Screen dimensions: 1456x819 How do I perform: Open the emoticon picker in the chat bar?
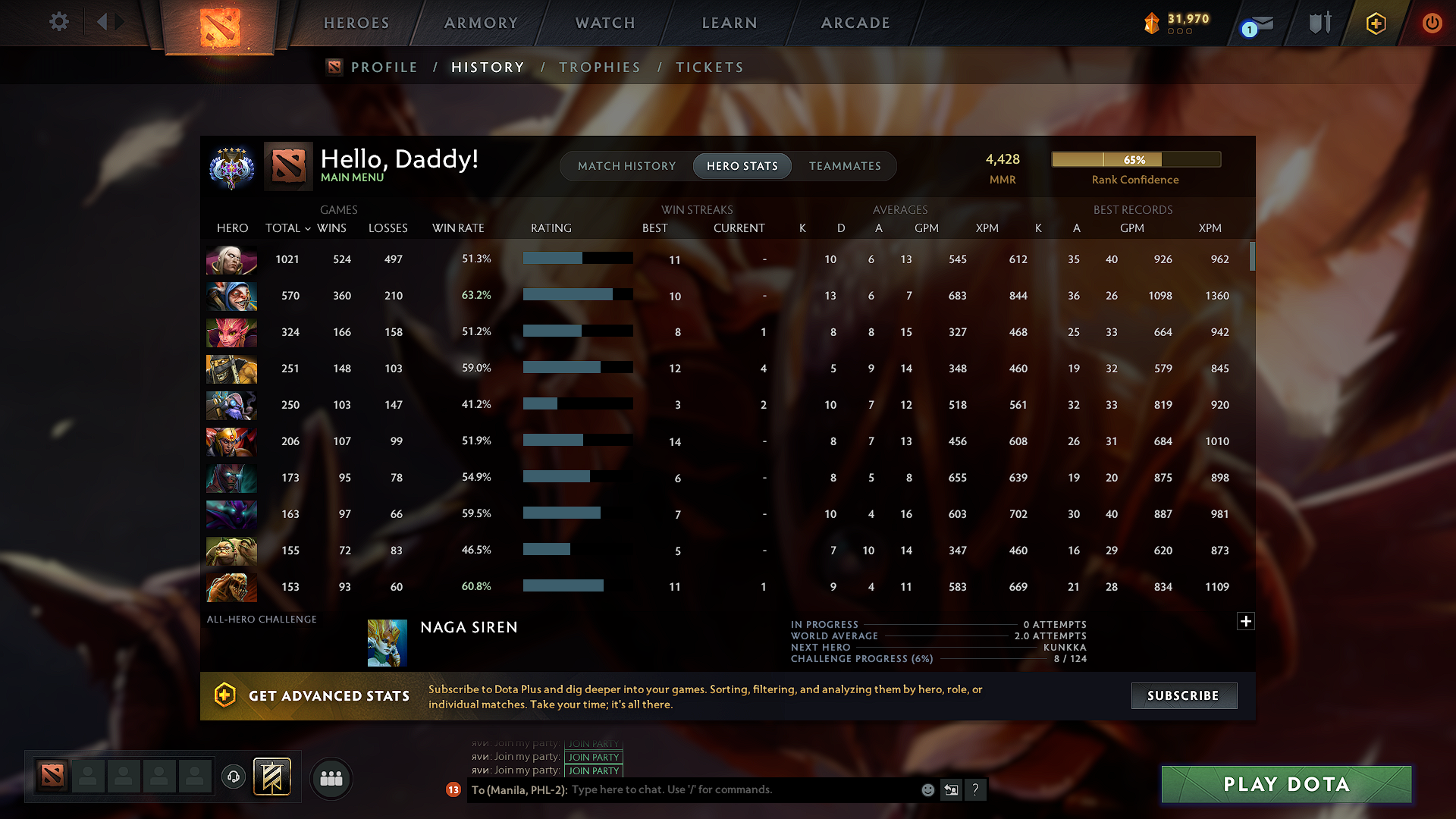(927, 789)
